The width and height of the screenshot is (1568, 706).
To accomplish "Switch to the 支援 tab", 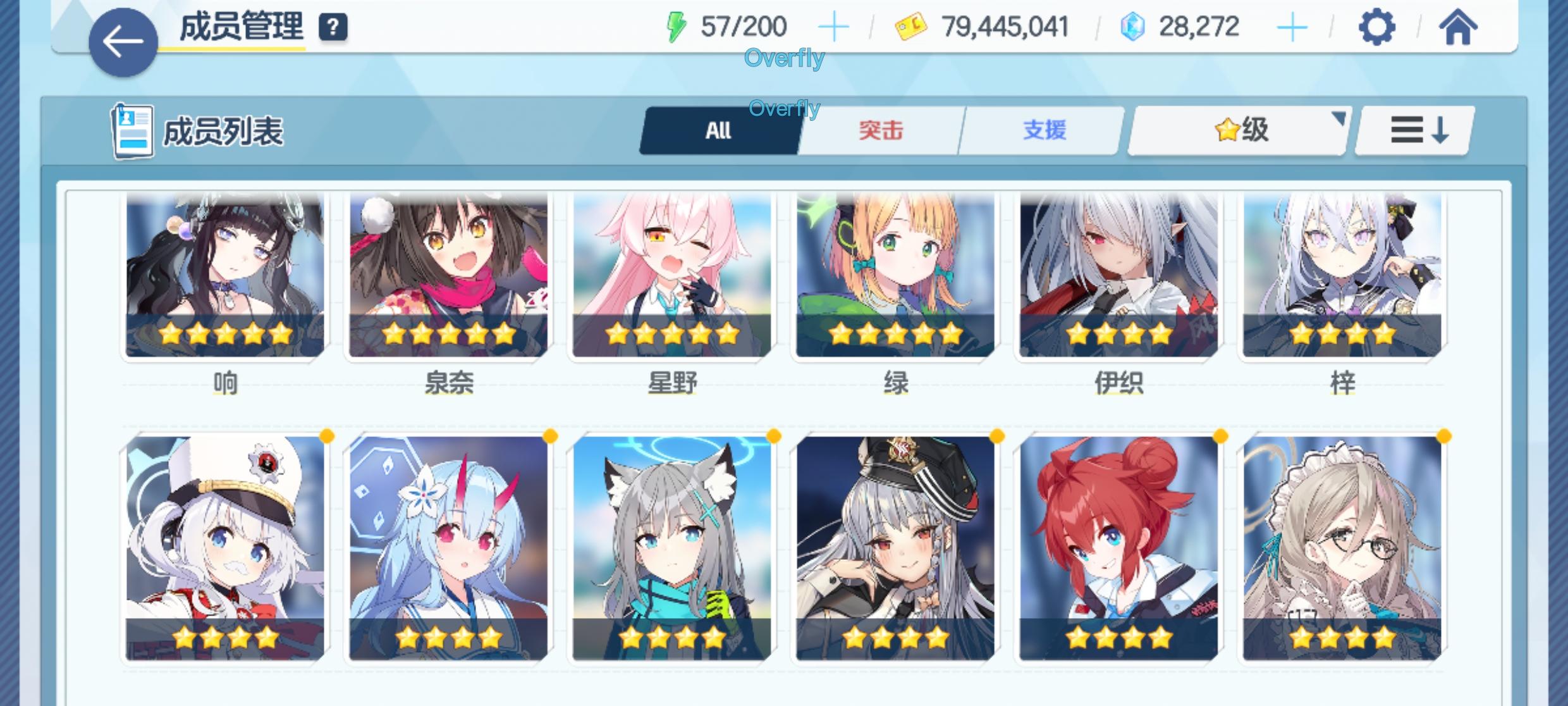I will 1042,130.
